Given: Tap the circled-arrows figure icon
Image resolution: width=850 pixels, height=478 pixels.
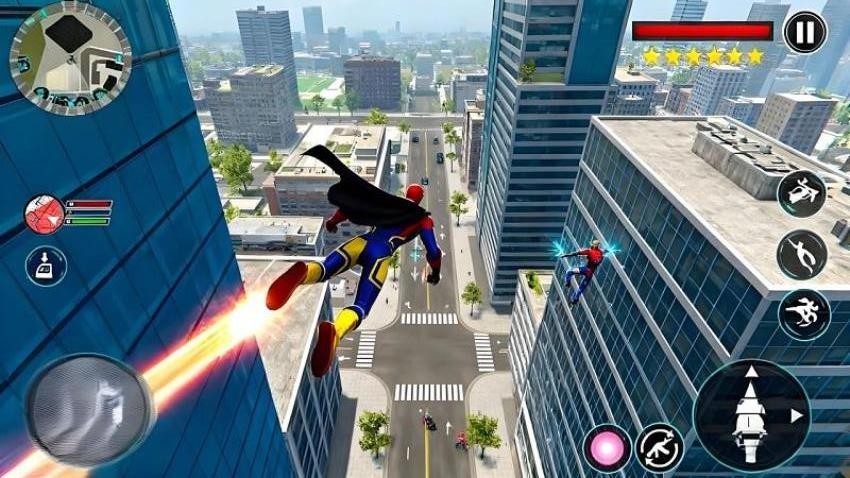Looking at the screenshot, I should click(x=660, y=448).
